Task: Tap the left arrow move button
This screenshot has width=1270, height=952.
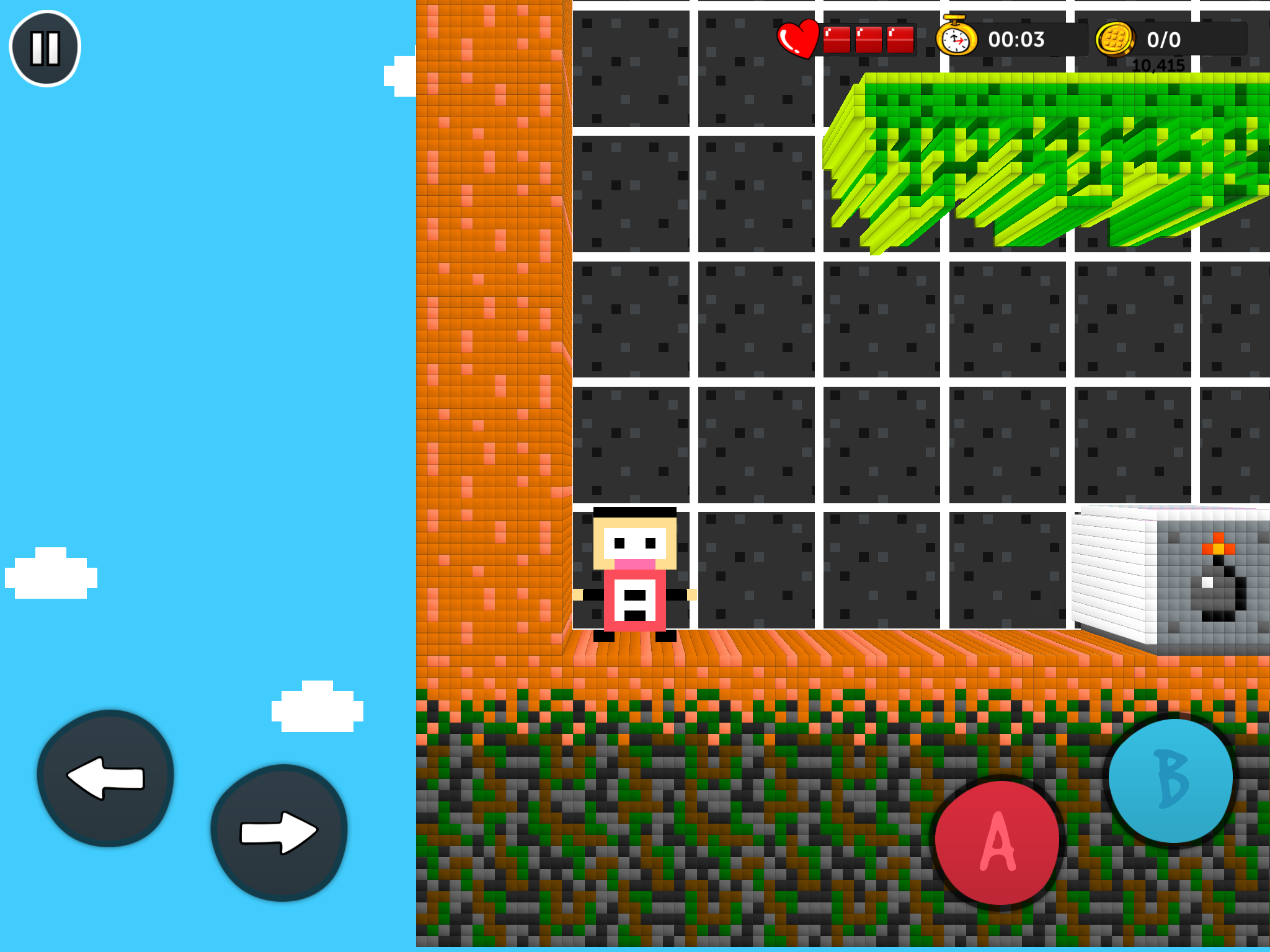Action: (x=105, y=778)
